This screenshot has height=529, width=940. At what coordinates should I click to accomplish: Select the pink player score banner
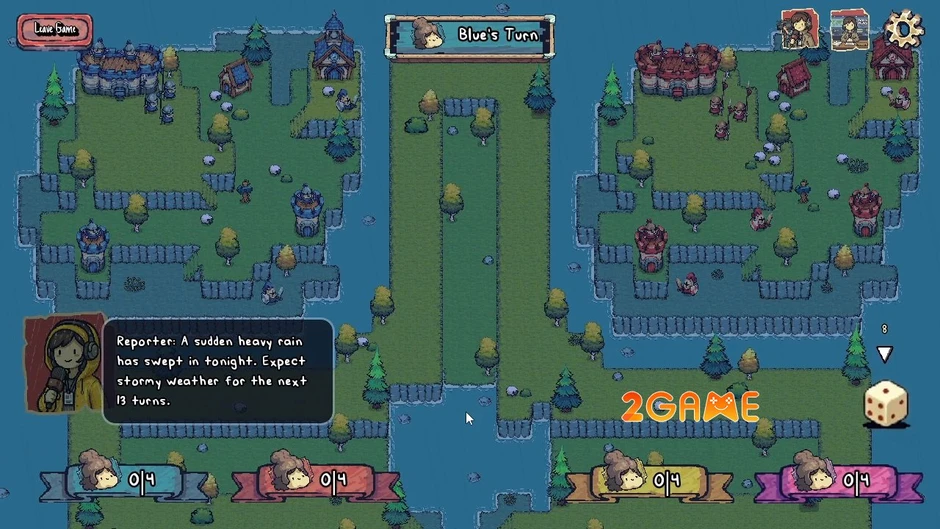tap(838, 482)
